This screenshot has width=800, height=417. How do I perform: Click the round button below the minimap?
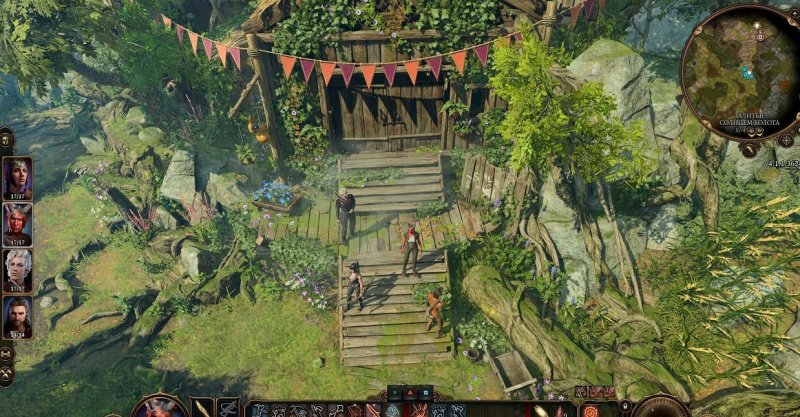[748, 148]
